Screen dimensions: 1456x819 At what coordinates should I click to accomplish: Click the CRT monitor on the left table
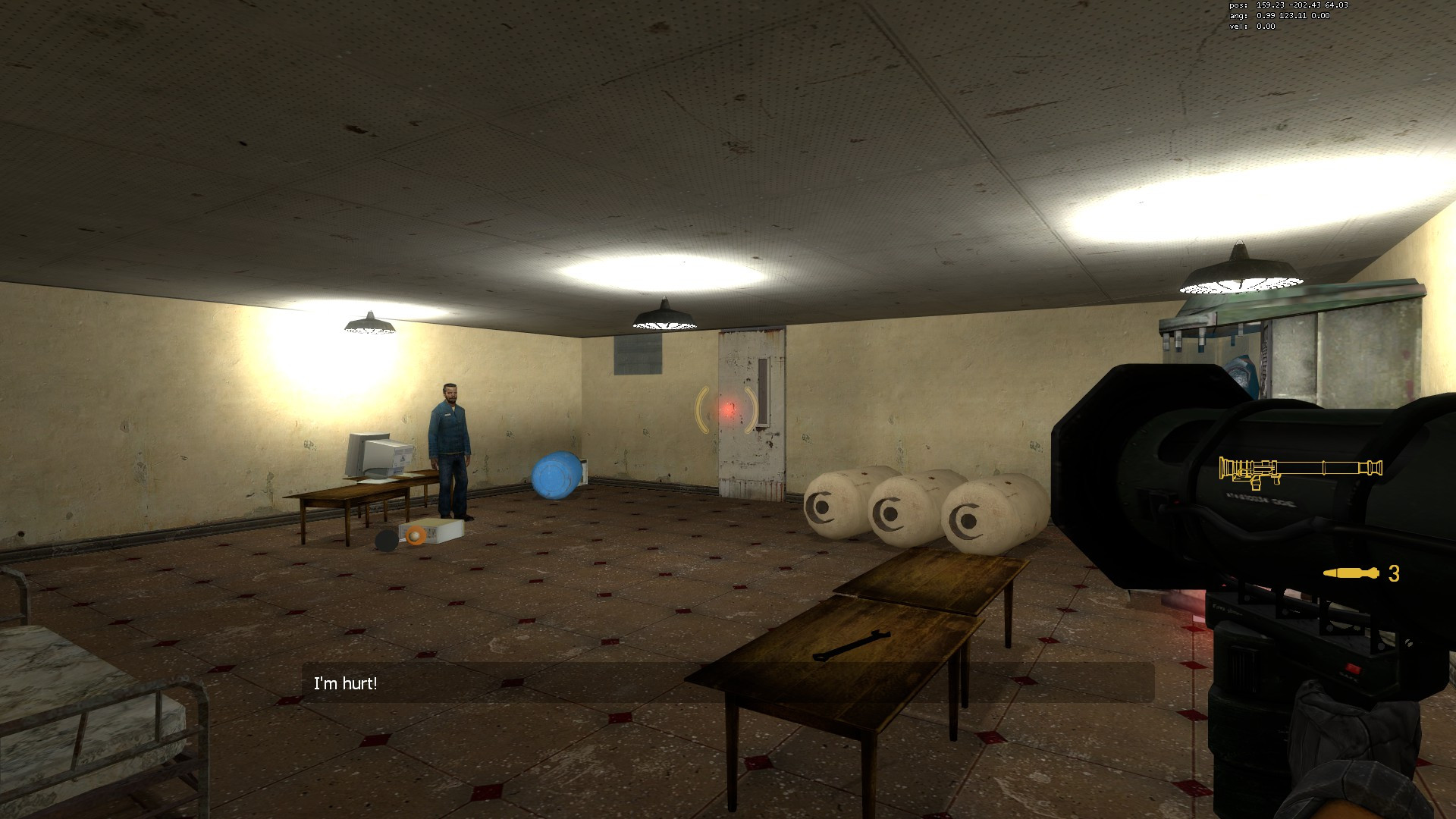(x=372, y=455)
